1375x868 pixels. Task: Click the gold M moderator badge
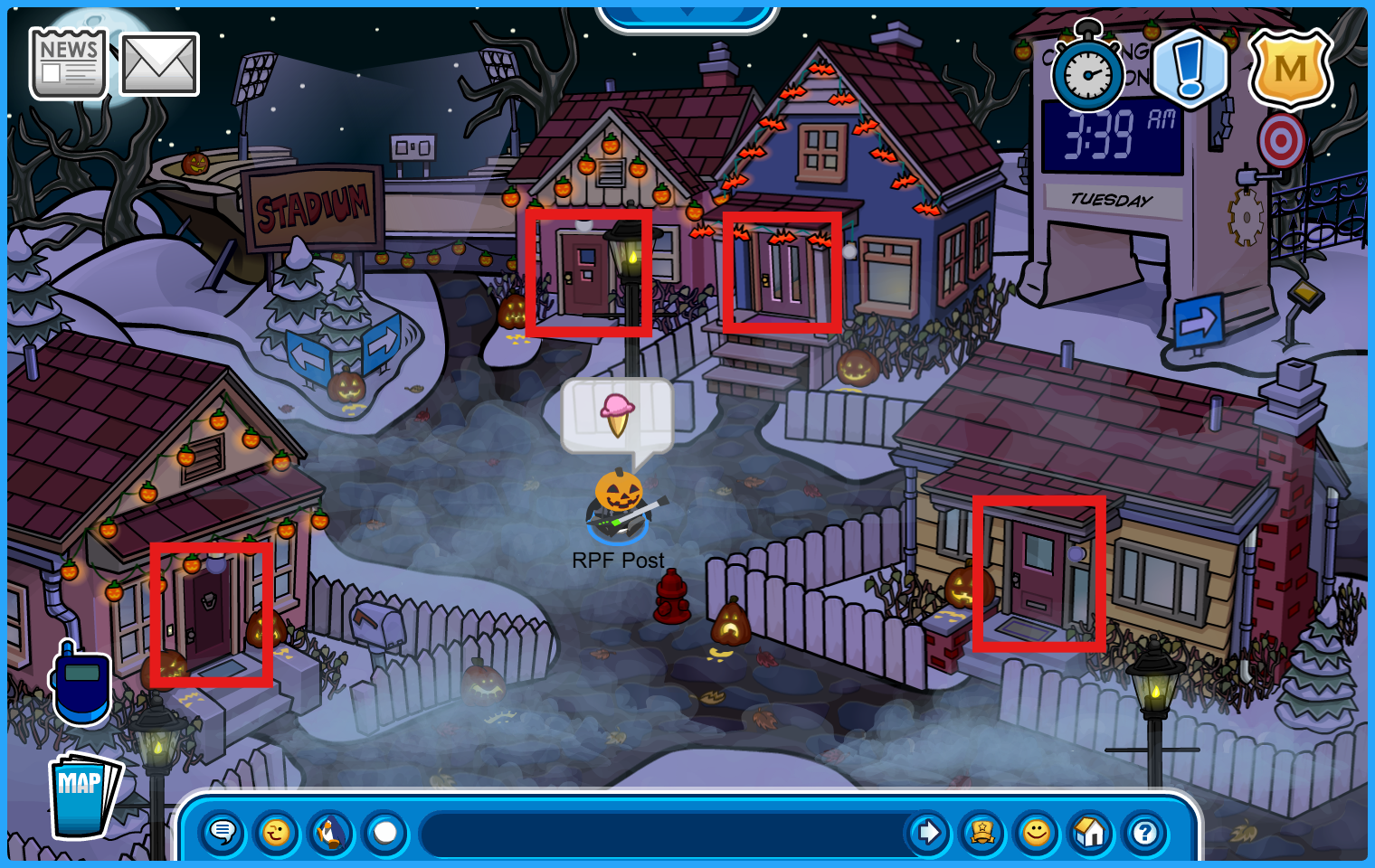point(1290,69)
